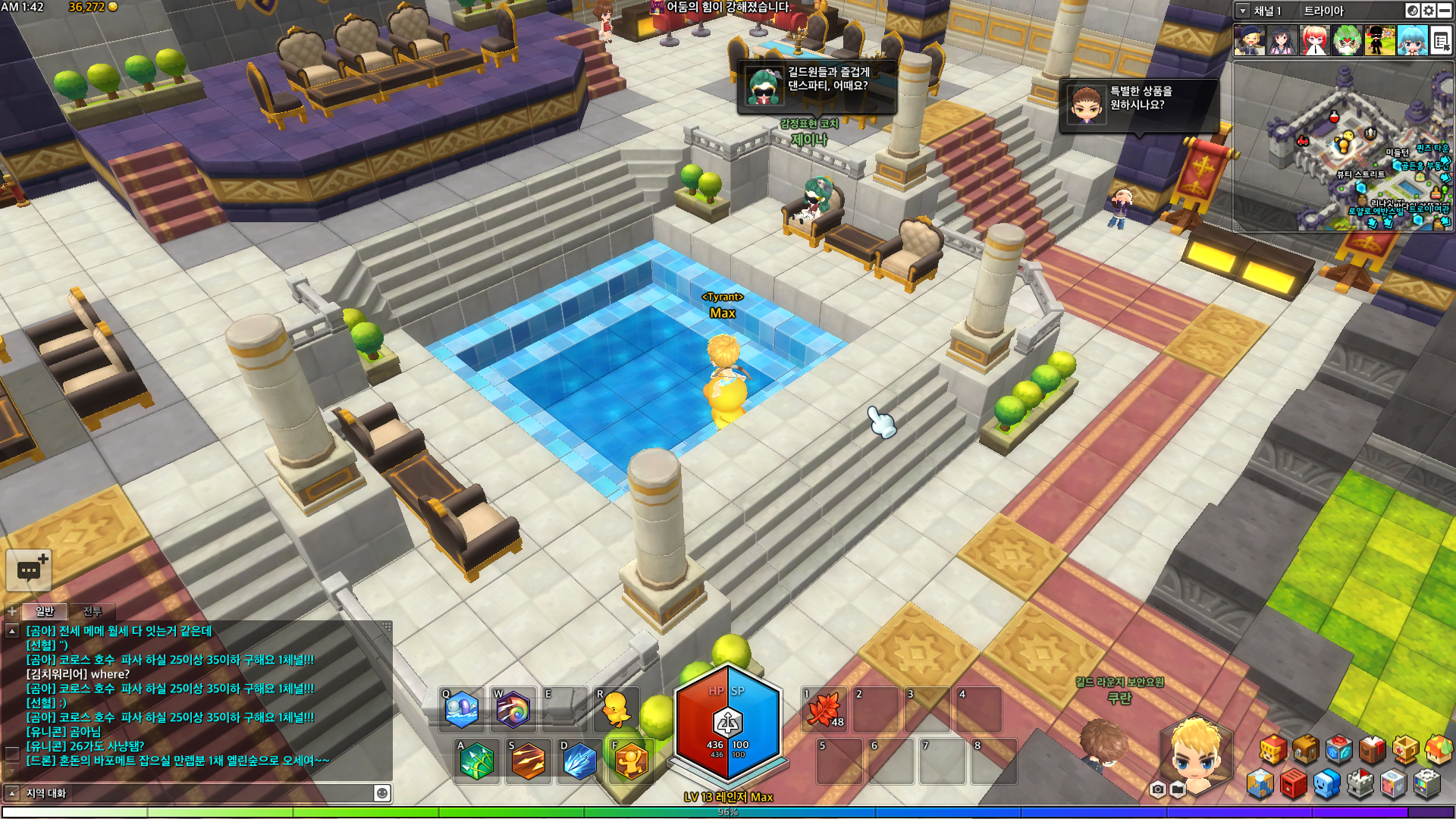The height and width of the screenshot is (819, 1456).
Task: Use the green arrow skill on A
Action: pos(476,761)
